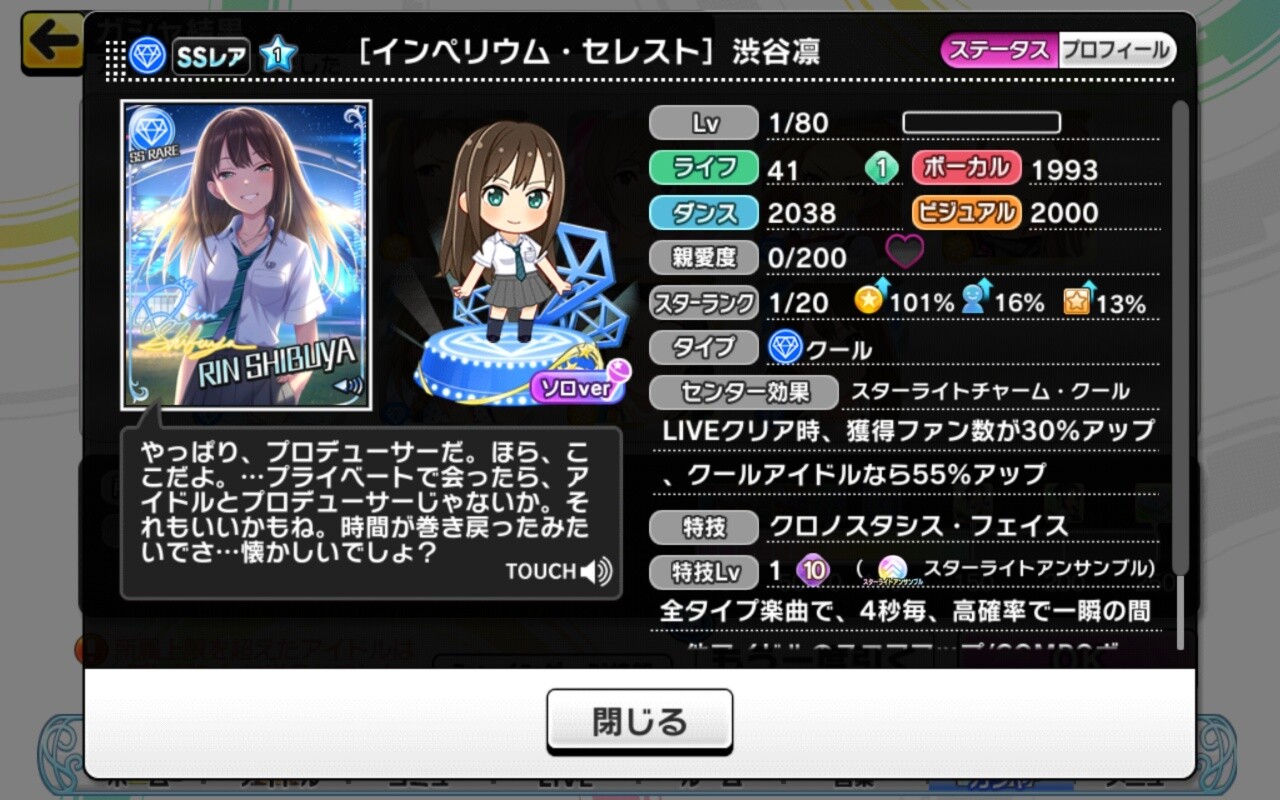Open the Rin Shibuya card illustration
The height and width of the screenshot is (800, 1280).
(x=246, y=255)
